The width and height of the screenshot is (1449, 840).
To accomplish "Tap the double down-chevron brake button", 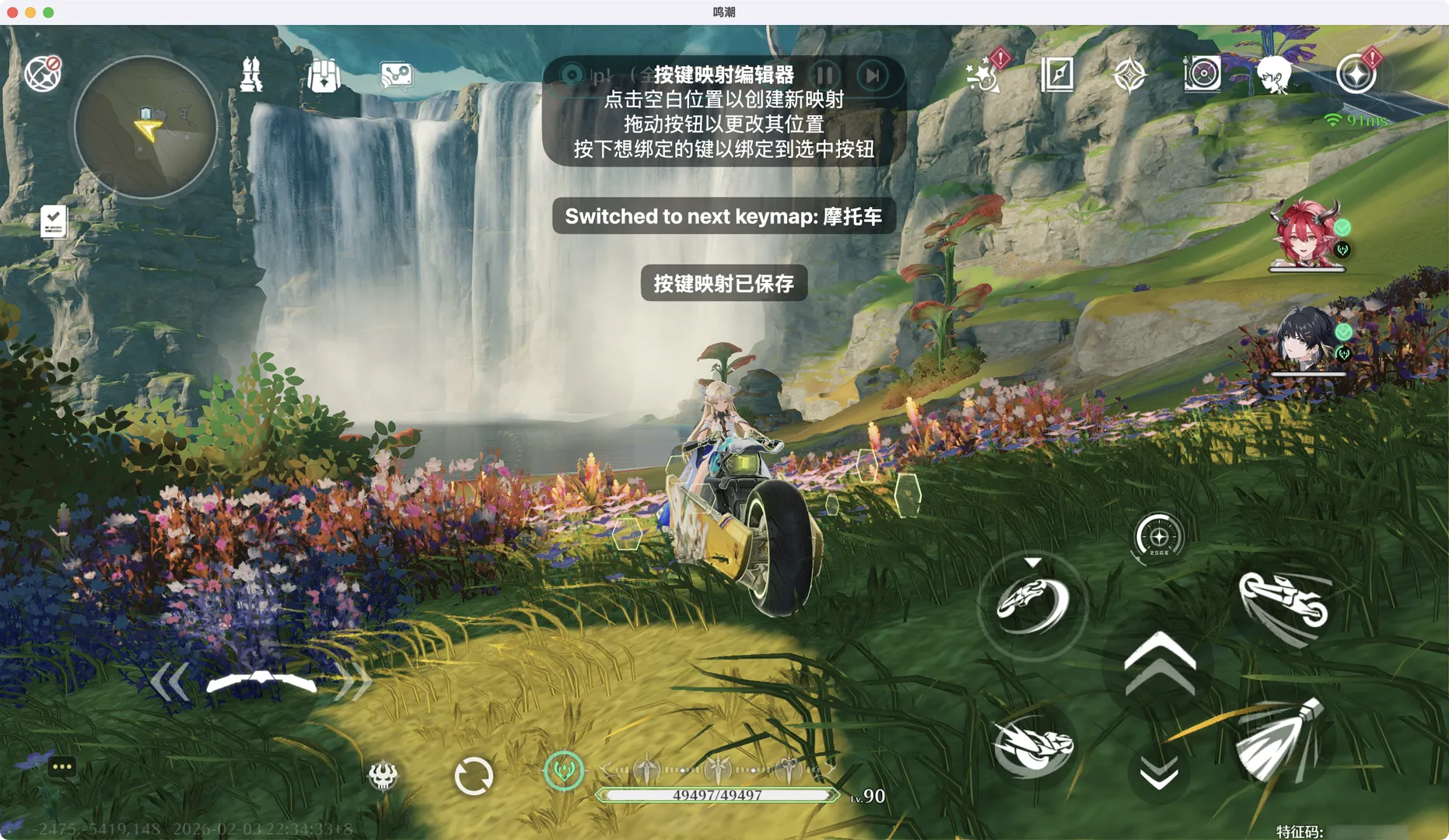I will click(x=1159, y=773).
